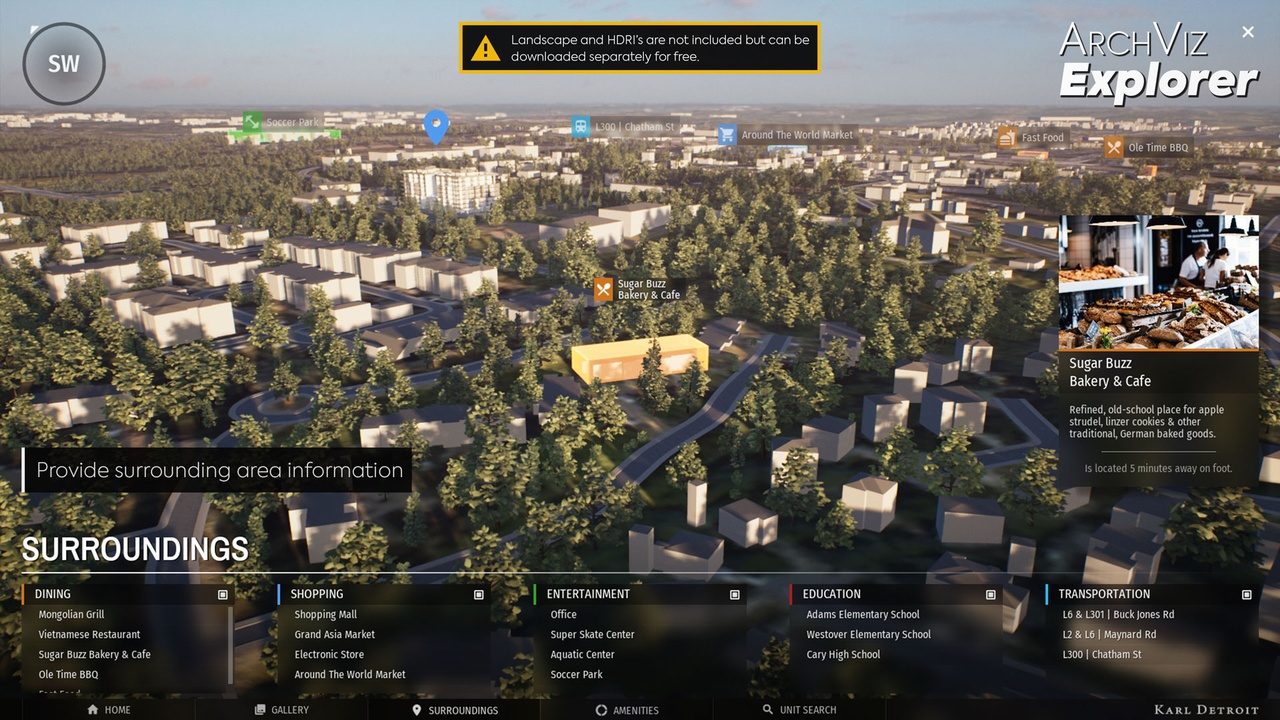Toggle the Dining category checkbox

point(223,595)
